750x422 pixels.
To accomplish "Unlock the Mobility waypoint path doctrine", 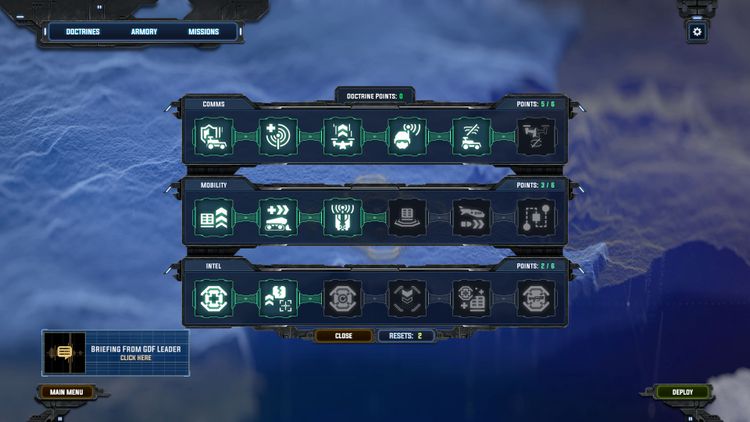I will pyautogui.click(x=536, y=217).
